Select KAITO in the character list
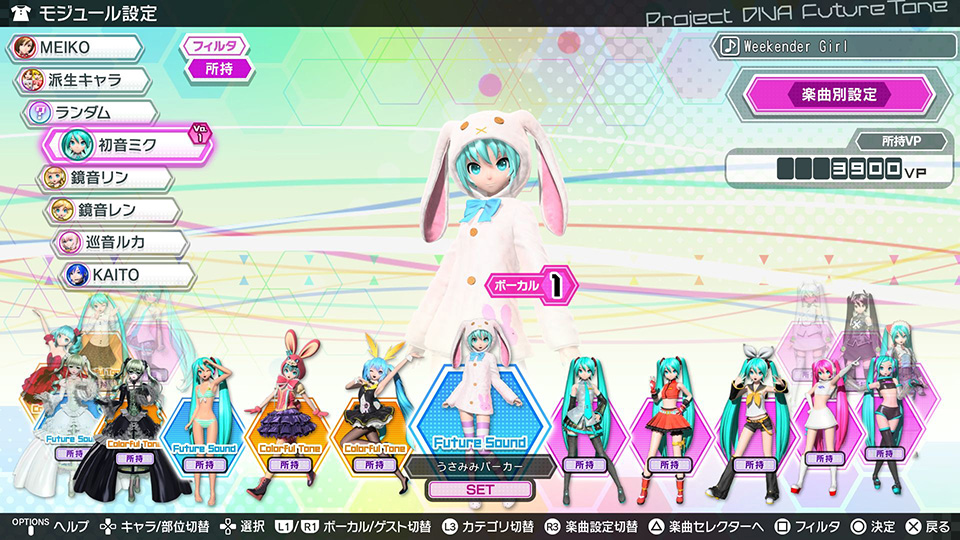The image size is (960, 540). coord(124,274)
